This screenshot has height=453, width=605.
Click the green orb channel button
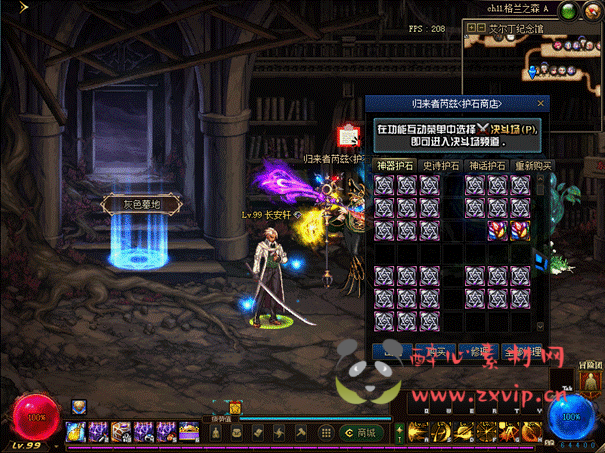click(x=568, y=11)
